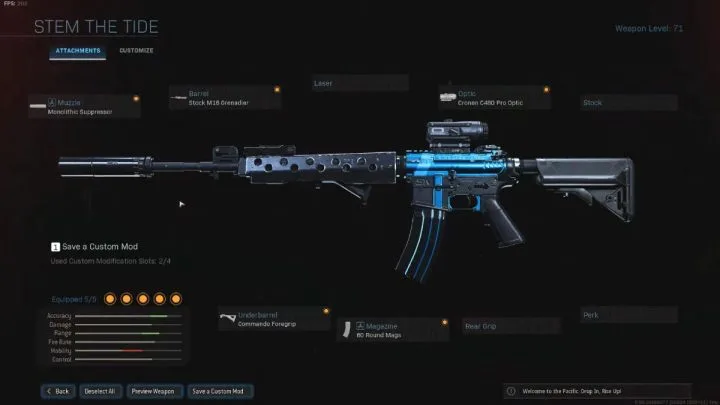Select the Muzzle Monolithic Suppressor slot
This screenshot has height=405, width=720.
tap(85, 106)
